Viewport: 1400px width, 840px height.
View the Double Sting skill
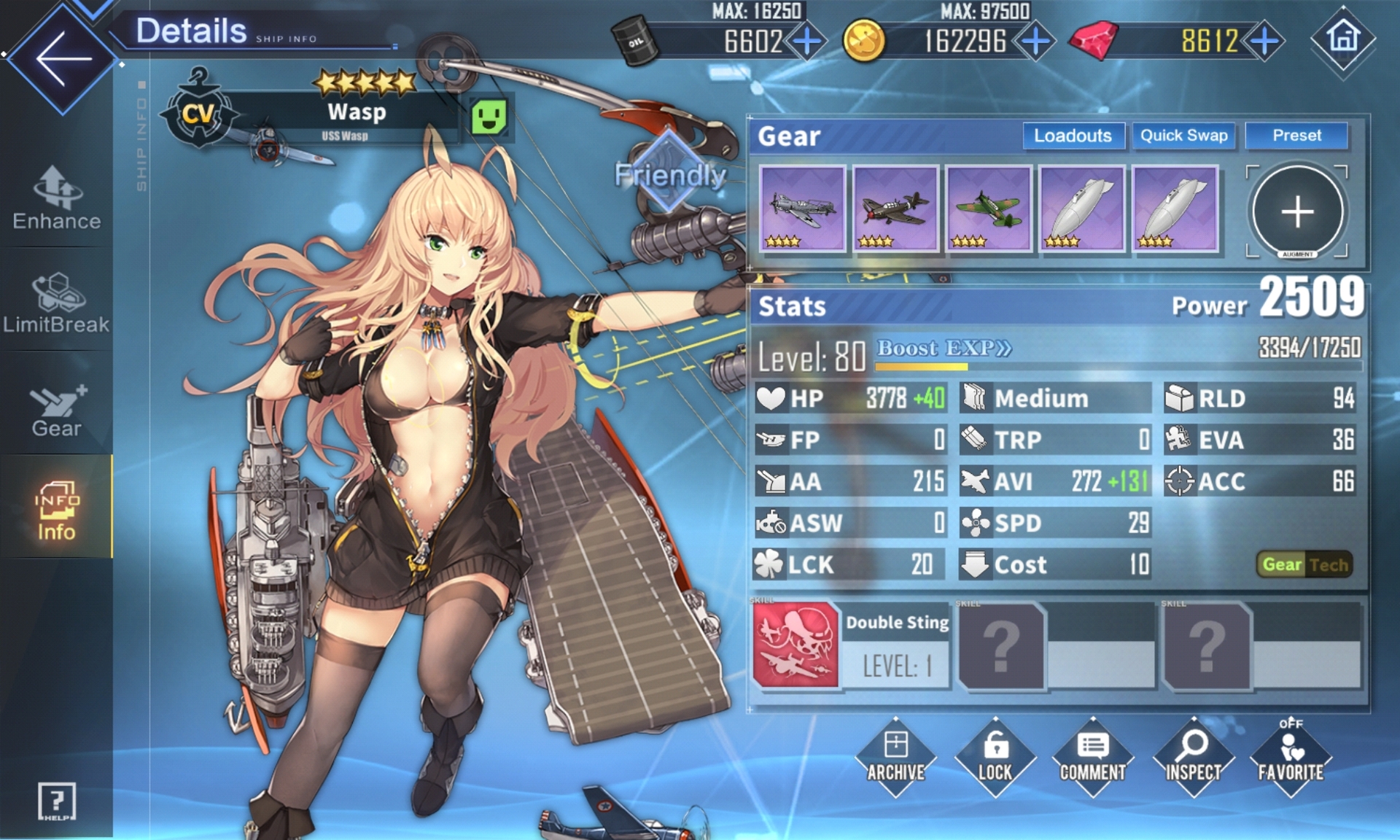click(796, 645)
